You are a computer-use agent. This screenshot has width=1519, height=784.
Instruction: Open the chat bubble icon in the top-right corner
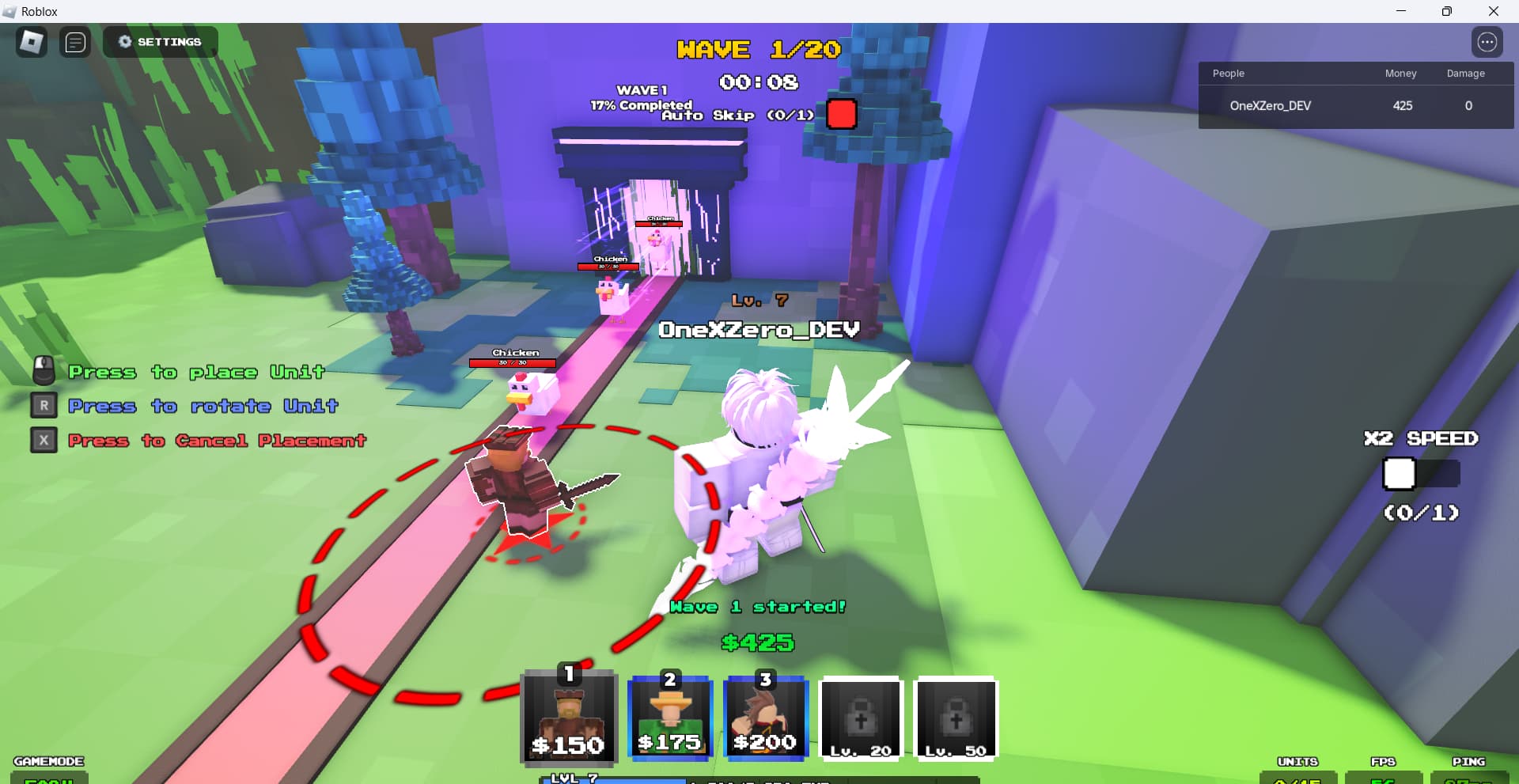coord(1488,42)
